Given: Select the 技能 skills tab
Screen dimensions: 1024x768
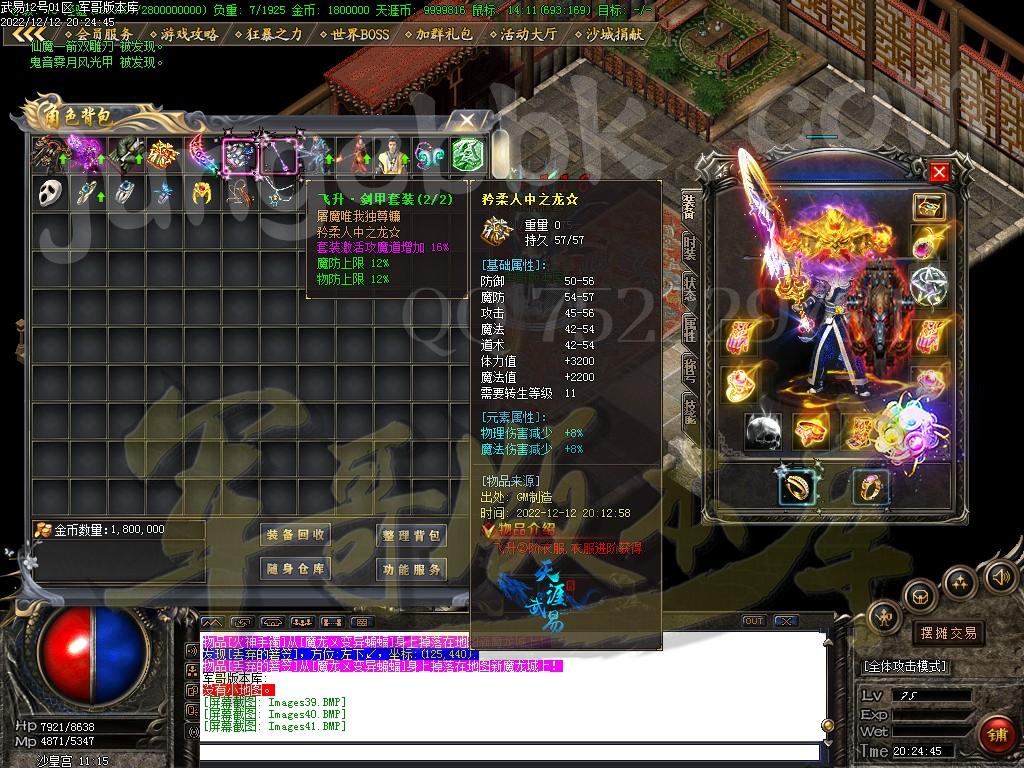Looking at the screenshot, I should tap(690, 410).
